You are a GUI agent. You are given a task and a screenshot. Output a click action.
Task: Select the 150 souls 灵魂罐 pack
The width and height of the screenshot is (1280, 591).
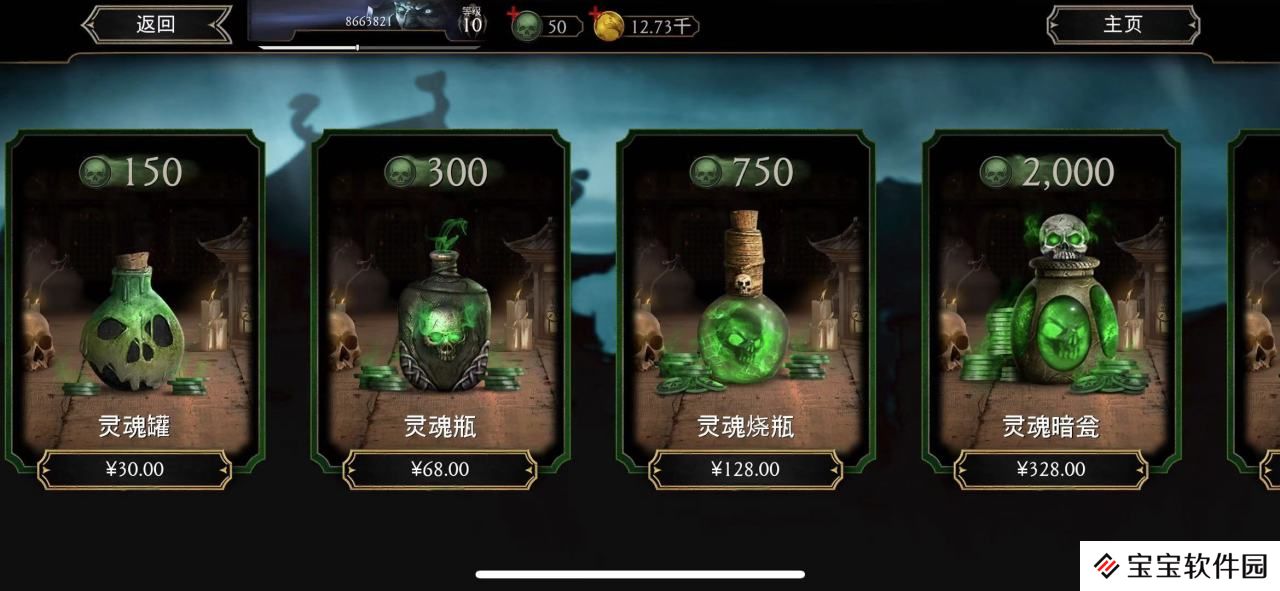point(135,300)
